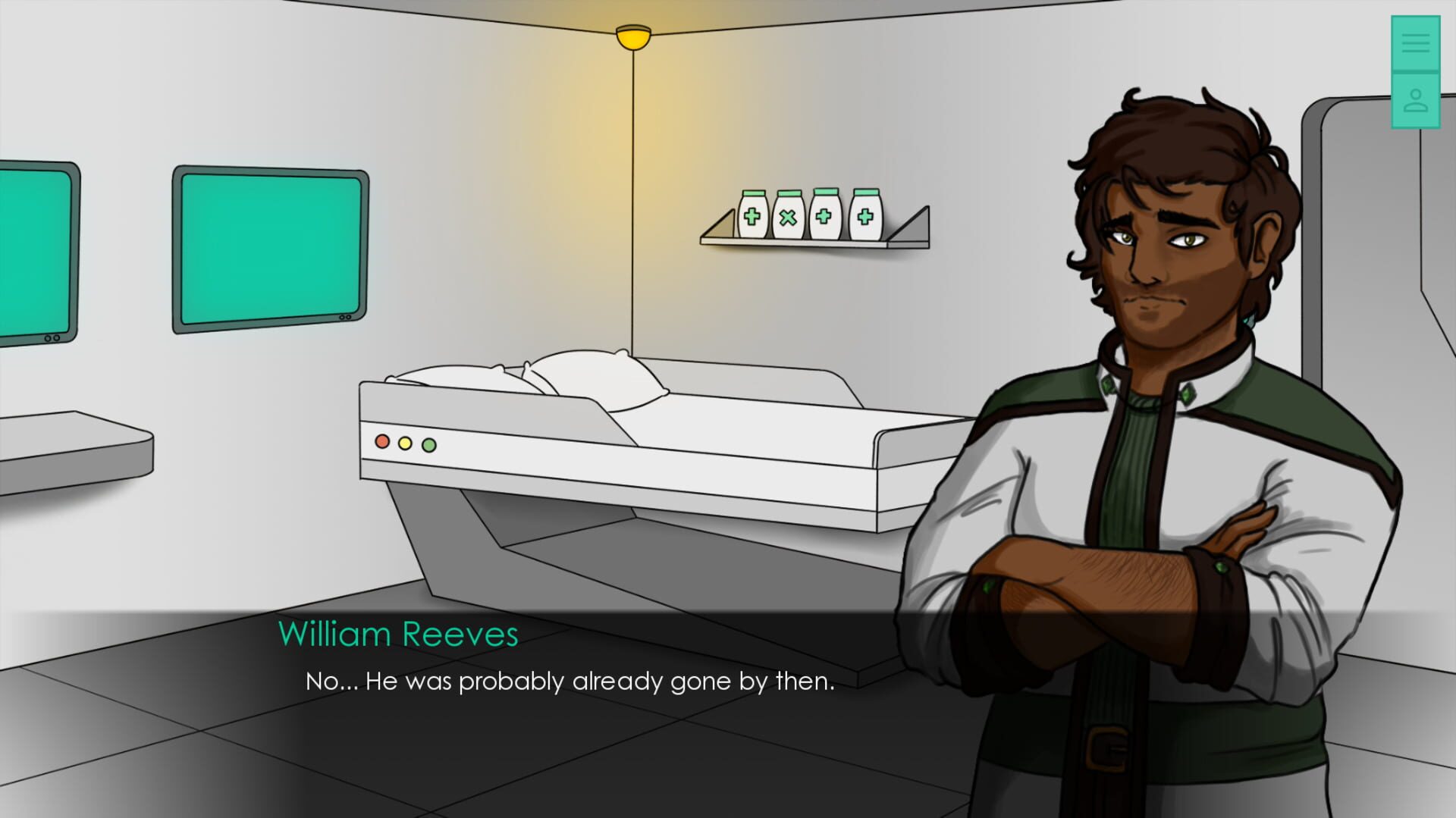Click the rightmost medicine jar on the shelf
This screenshot has width=1456, height=818.
click(864, 216)
